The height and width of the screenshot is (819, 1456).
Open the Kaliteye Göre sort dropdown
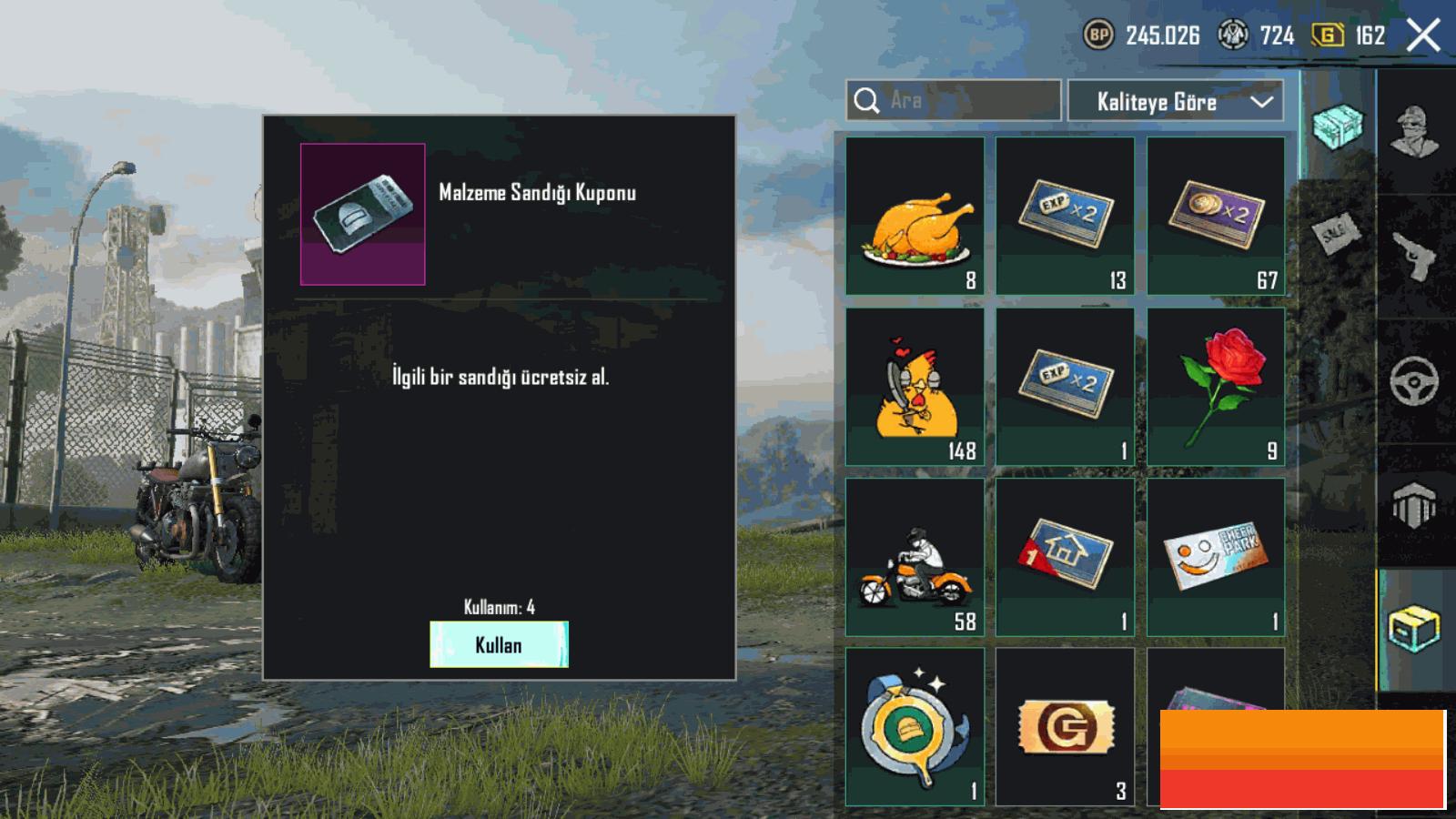pos(1176,101)
